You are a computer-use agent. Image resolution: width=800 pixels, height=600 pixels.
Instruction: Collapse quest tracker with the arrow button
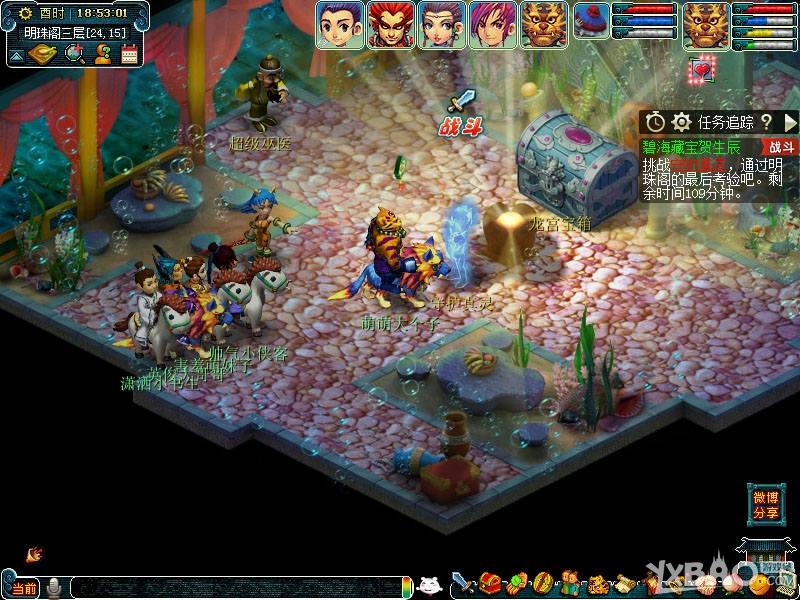click(789, 122)
